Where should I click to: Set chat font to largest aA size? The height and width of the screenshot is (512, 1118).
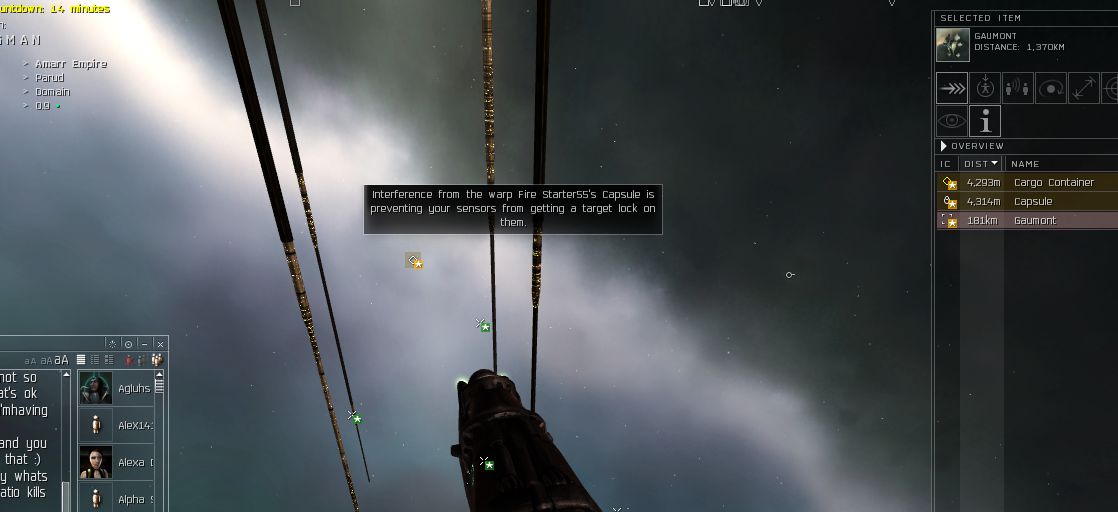pos(62,360)
